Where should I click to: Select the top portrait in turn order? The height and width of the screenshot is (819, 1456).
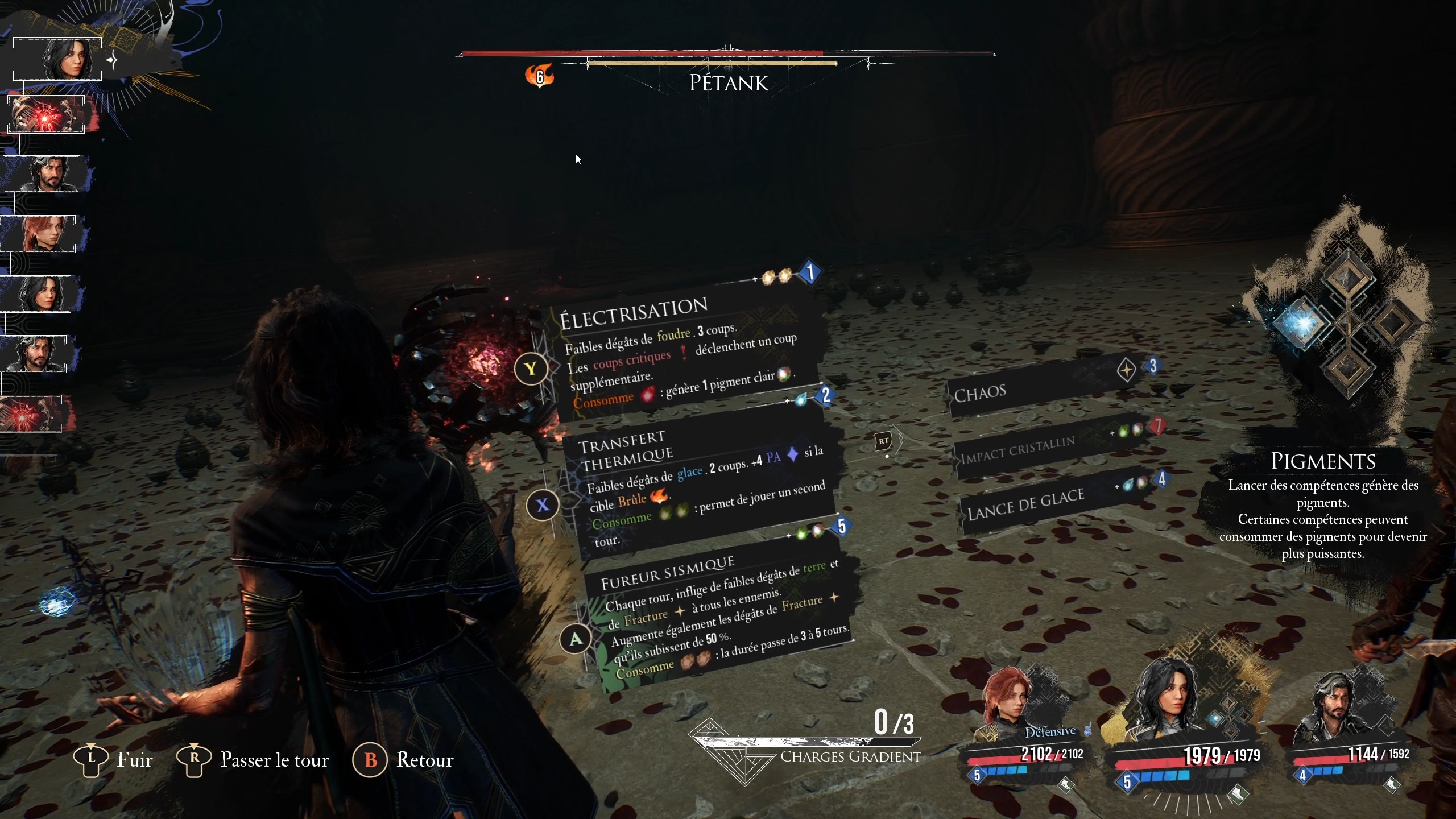pyautogui.click(x=57, y=59)
